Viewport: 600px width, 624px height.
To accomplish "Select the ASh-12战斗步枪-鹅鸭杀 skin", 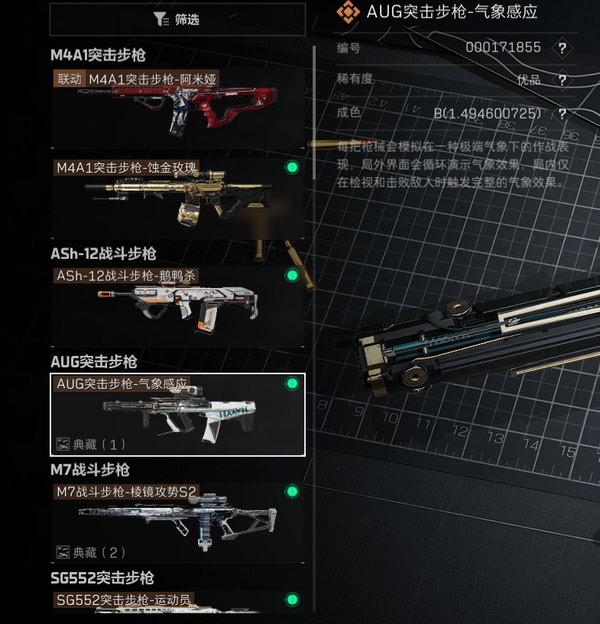I will (177, 302).
